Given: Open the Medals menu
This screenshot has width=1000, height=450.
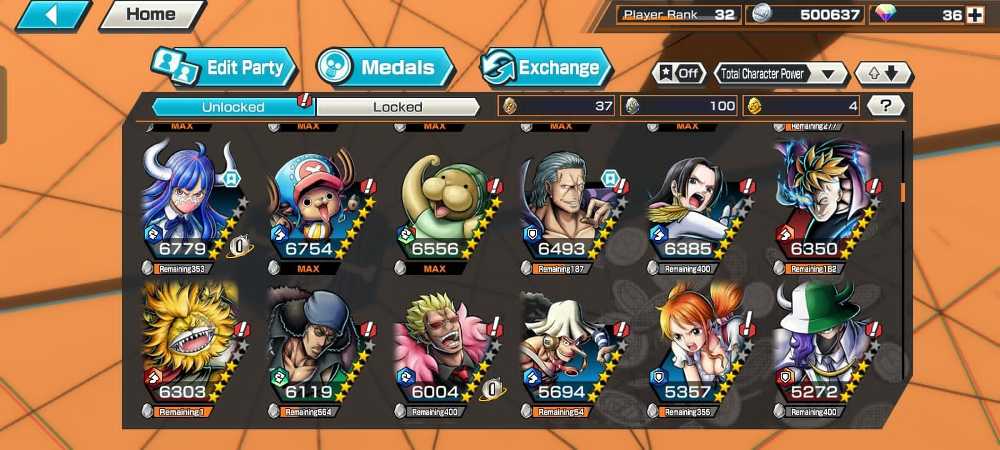Looking at the screenshot, I should pos(386,68).
